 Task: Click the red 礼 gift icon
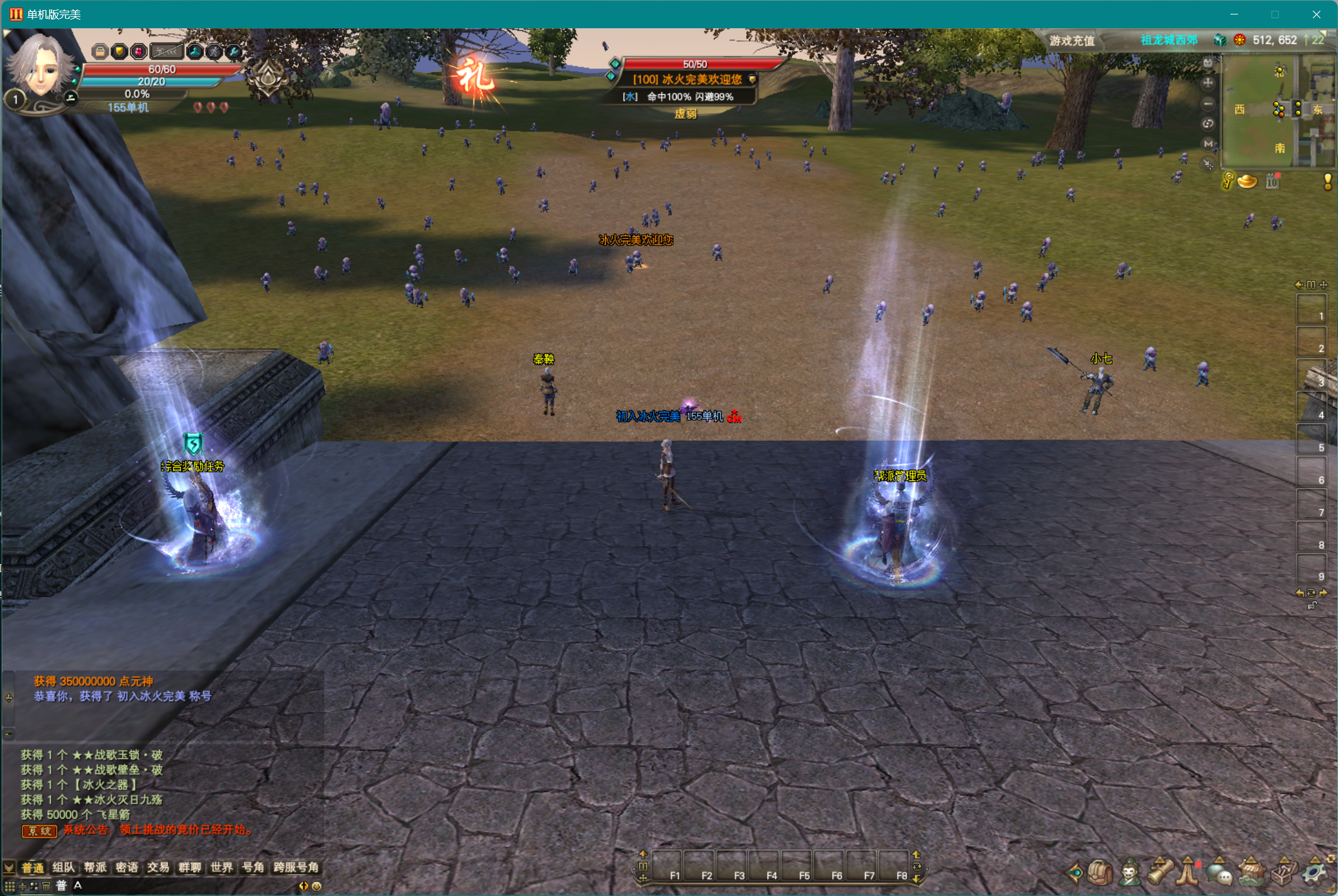coord(475,77)
